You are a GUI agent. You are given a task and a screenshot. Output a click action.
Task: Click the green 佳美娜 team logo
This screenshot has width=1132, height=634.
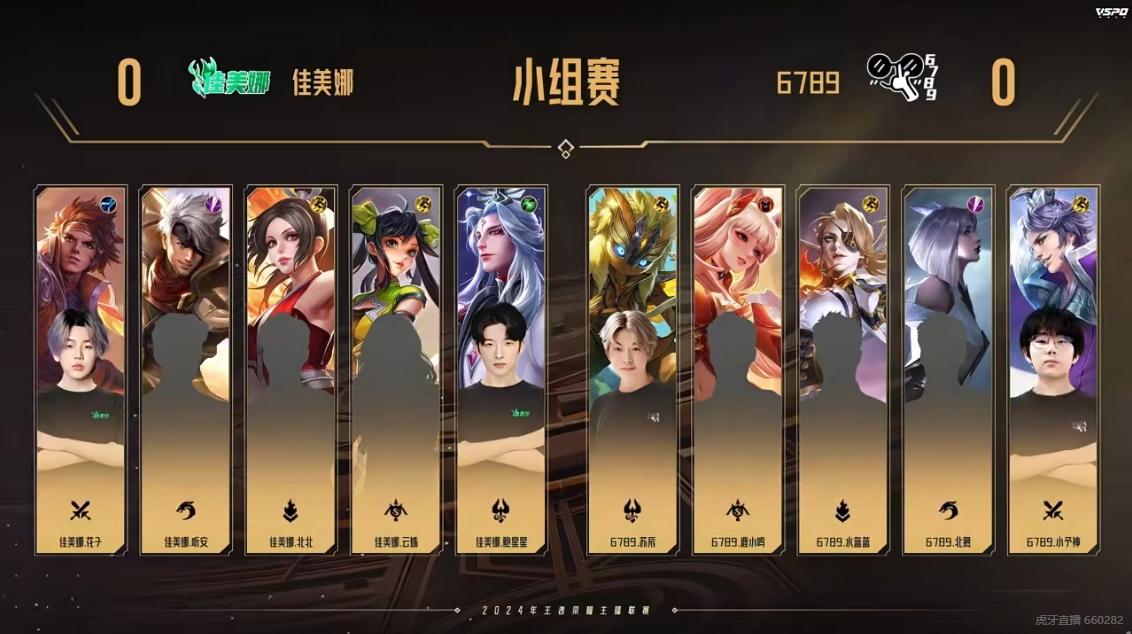[230, 80]
